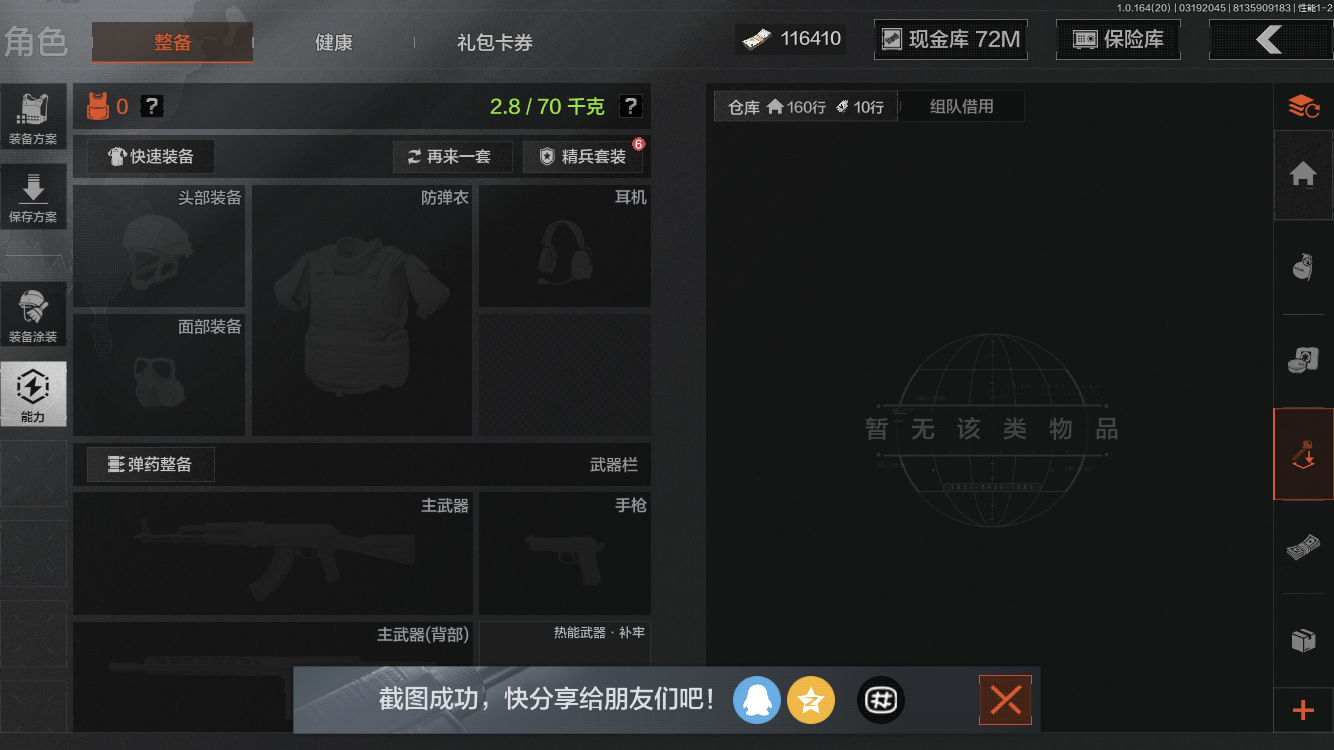Share the screenshot via the QQ icon
Viewport: 1334px width, 750px height.
[x=757, y=700]
